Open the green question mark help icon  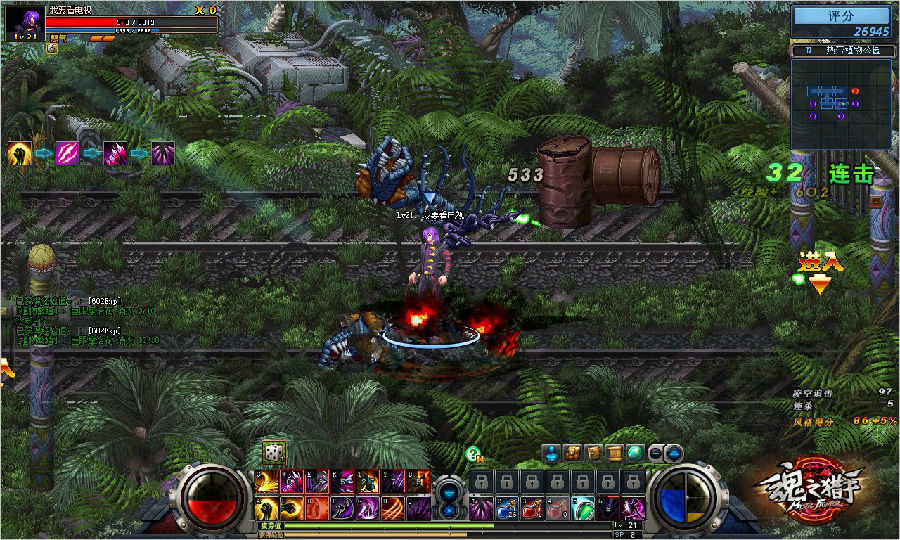click(x=474, y=454)
